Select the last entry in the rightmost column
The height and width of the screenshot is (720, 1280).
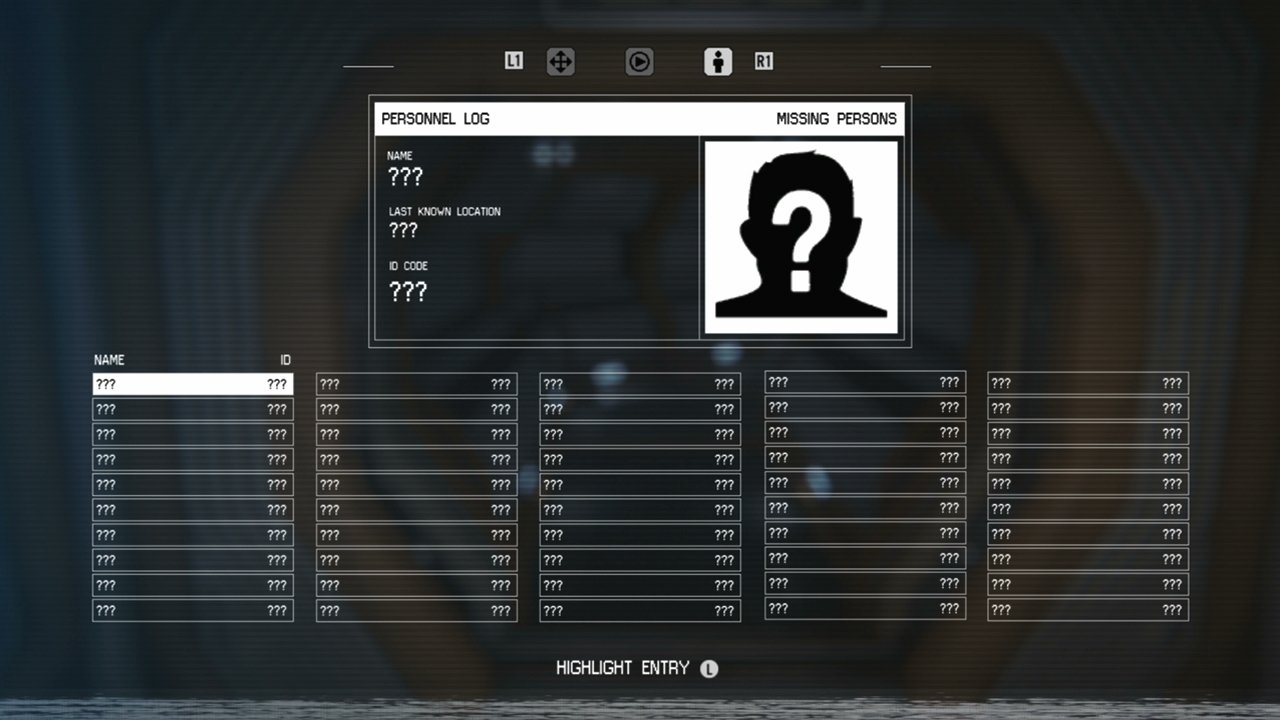coord(1088,609)
